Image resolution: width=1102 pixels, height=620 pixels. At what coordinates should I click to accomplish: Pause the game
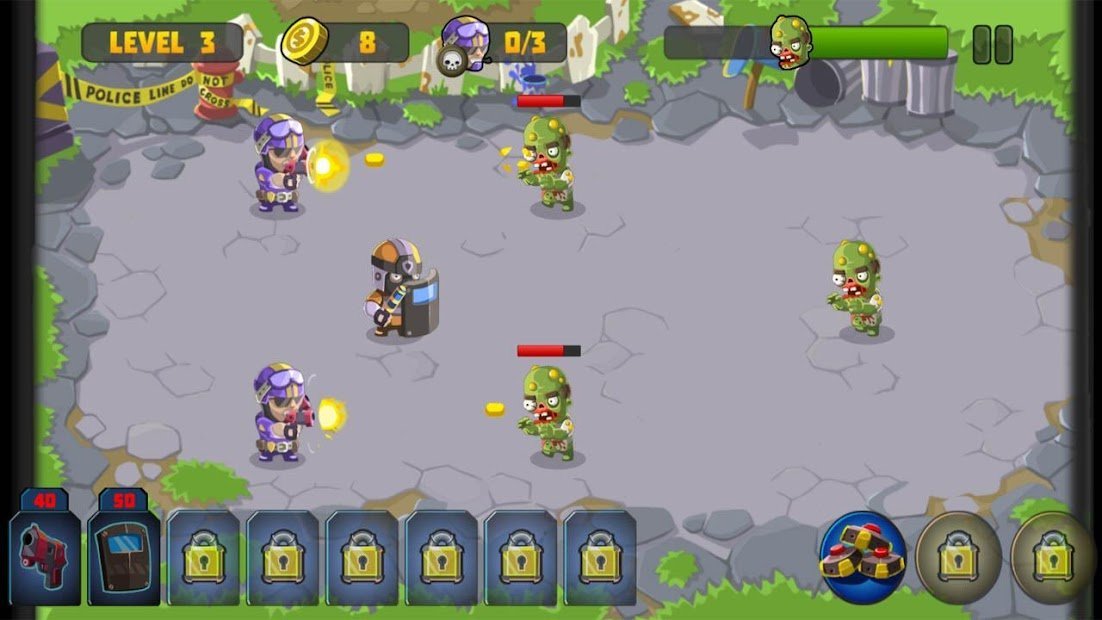click(x=992, y=45)
